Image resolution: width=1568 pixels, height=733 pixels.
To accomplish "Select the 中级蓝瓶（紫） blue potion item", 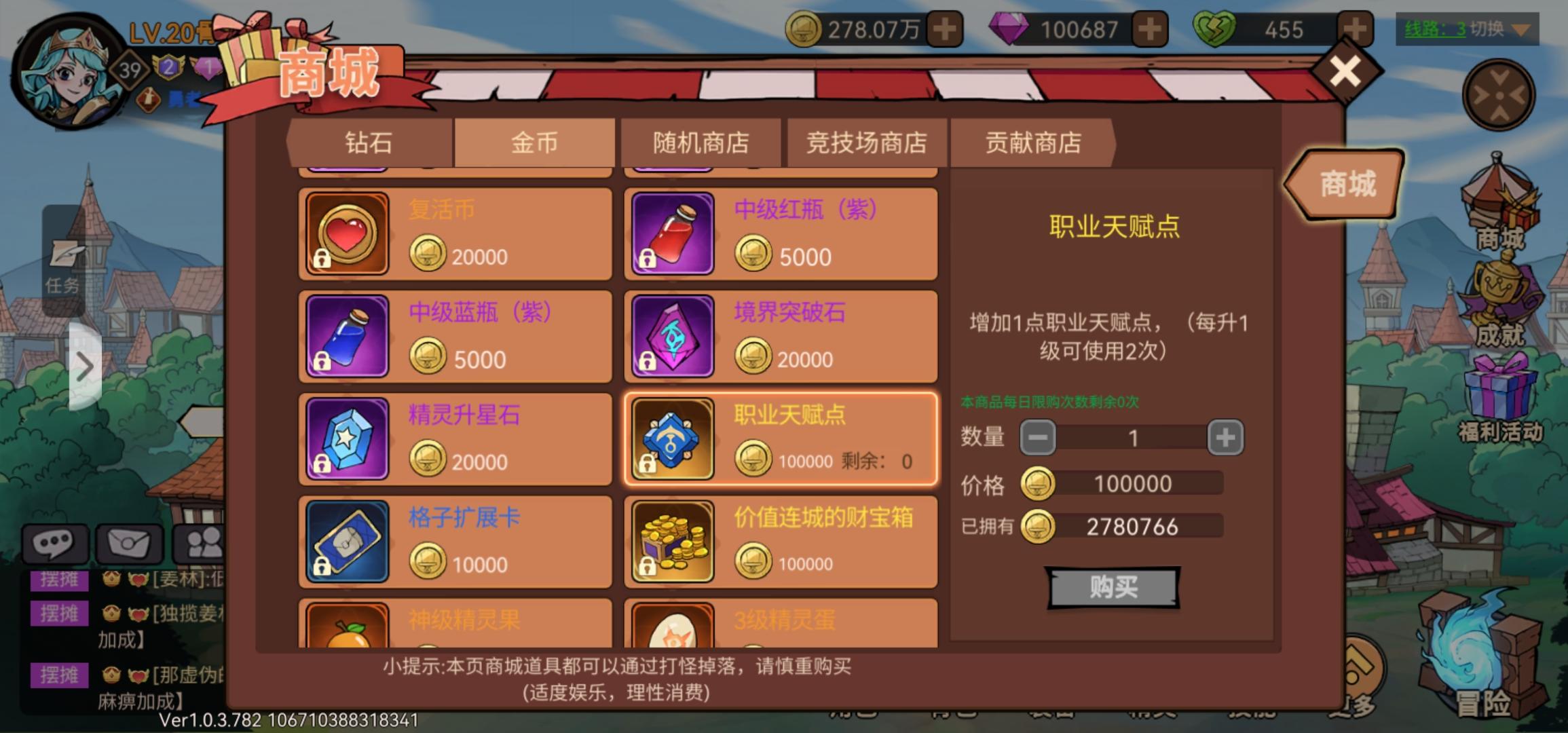I will click(455, 335).
